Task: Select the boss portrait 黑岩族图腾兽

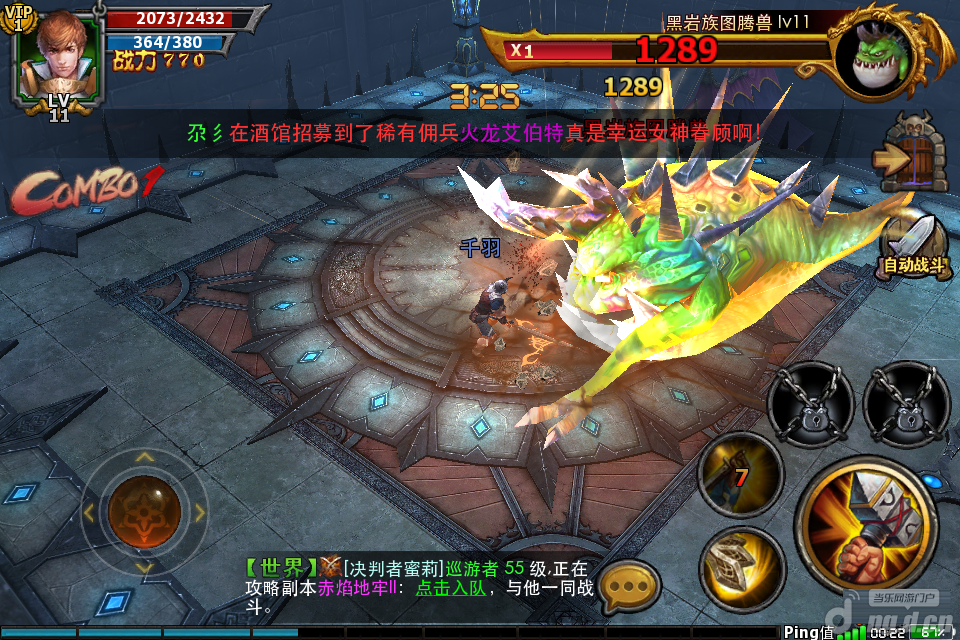Action: (886, 55)
